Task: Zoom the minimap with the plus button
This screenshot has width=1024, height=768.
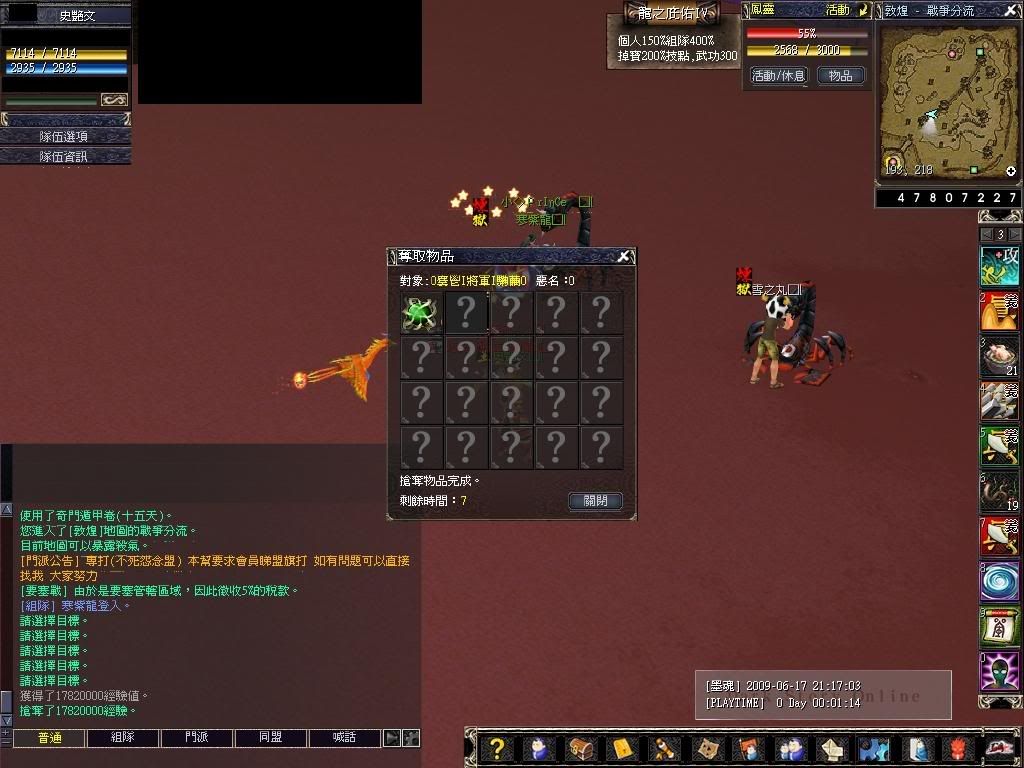Action: 1011,171
